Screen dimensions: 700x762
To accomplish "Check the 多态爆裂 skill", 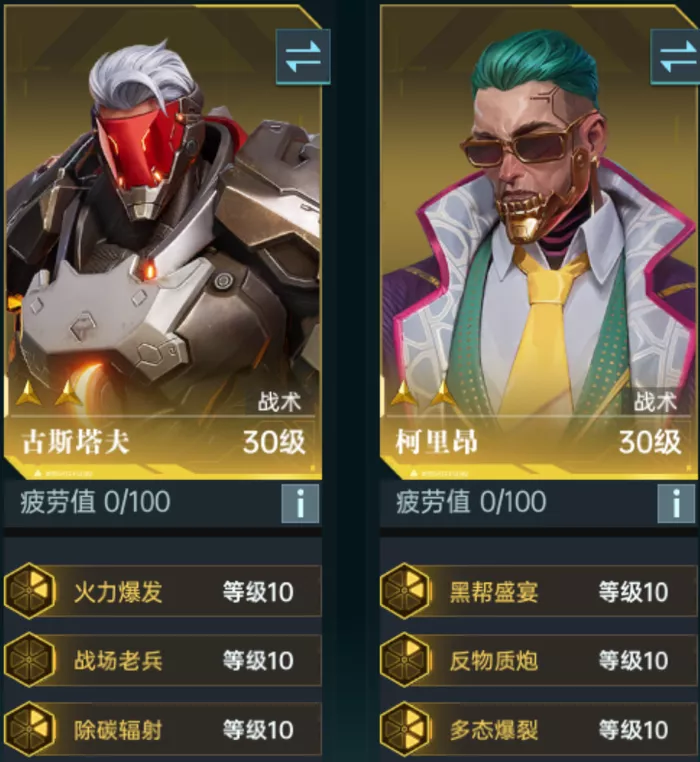I will point(538,729).
